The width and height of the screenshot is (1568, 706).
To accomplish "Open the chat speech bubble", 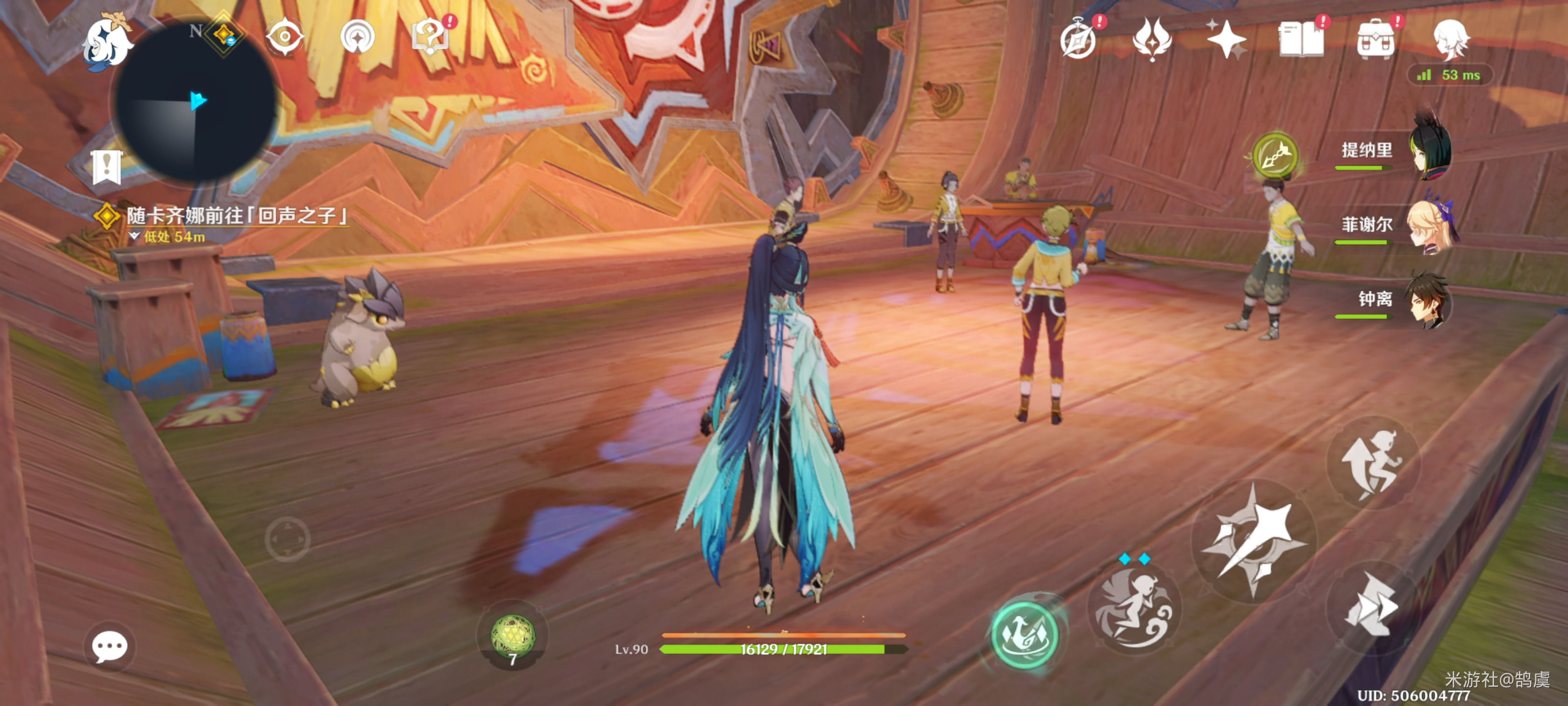I will click(110, 646).
